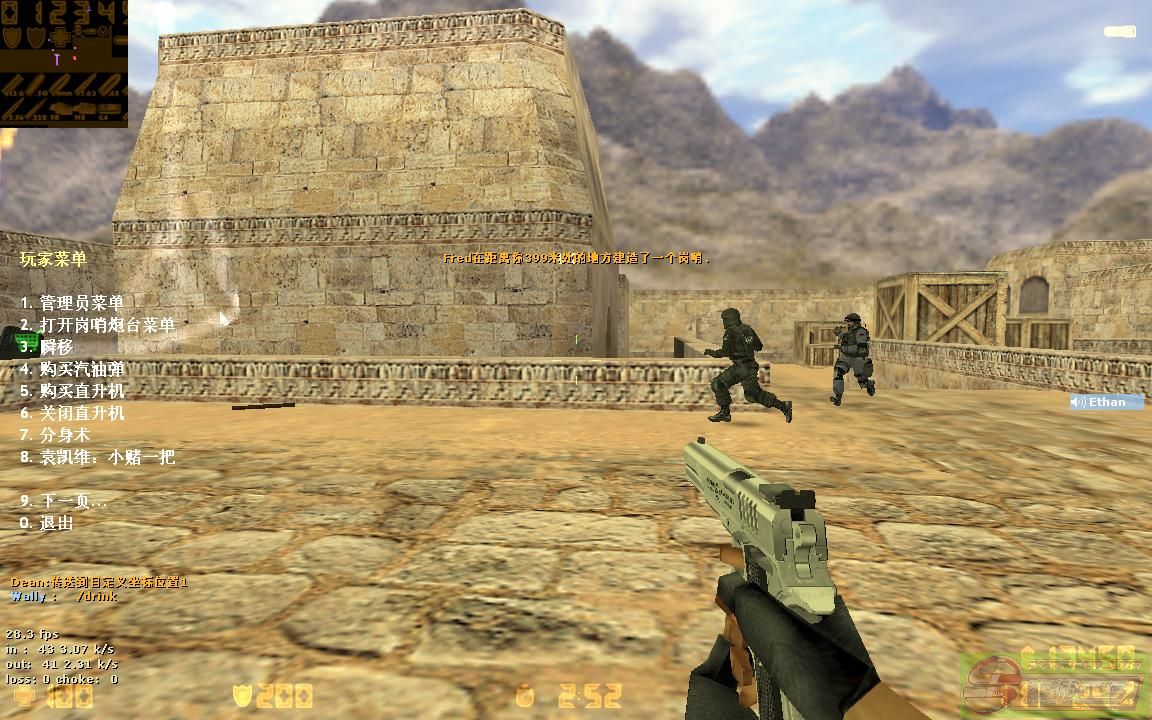Go to 下一页 next menu page

coord(64,501)
